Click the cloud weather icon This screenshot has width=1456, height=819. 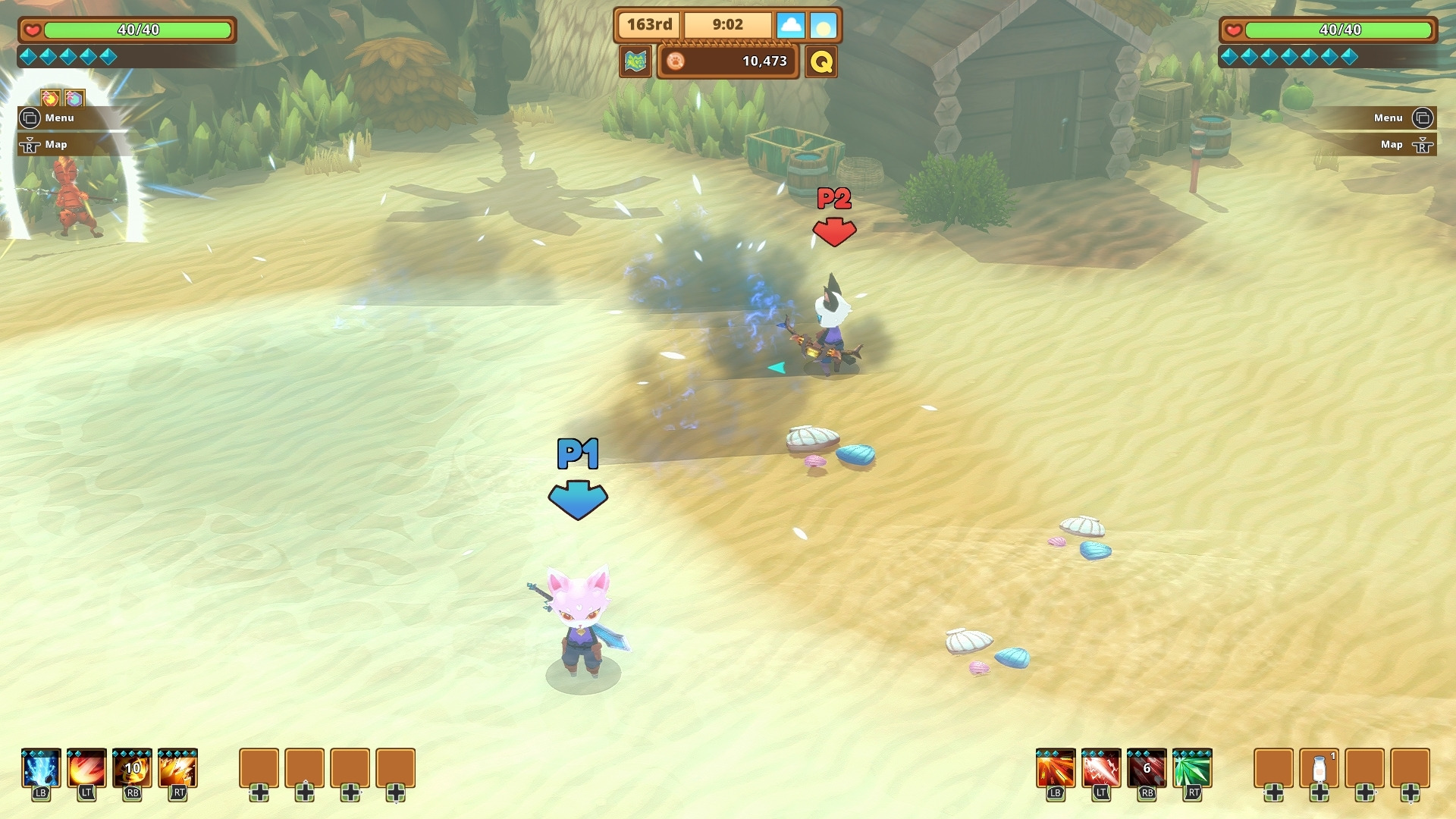(790, 26)
